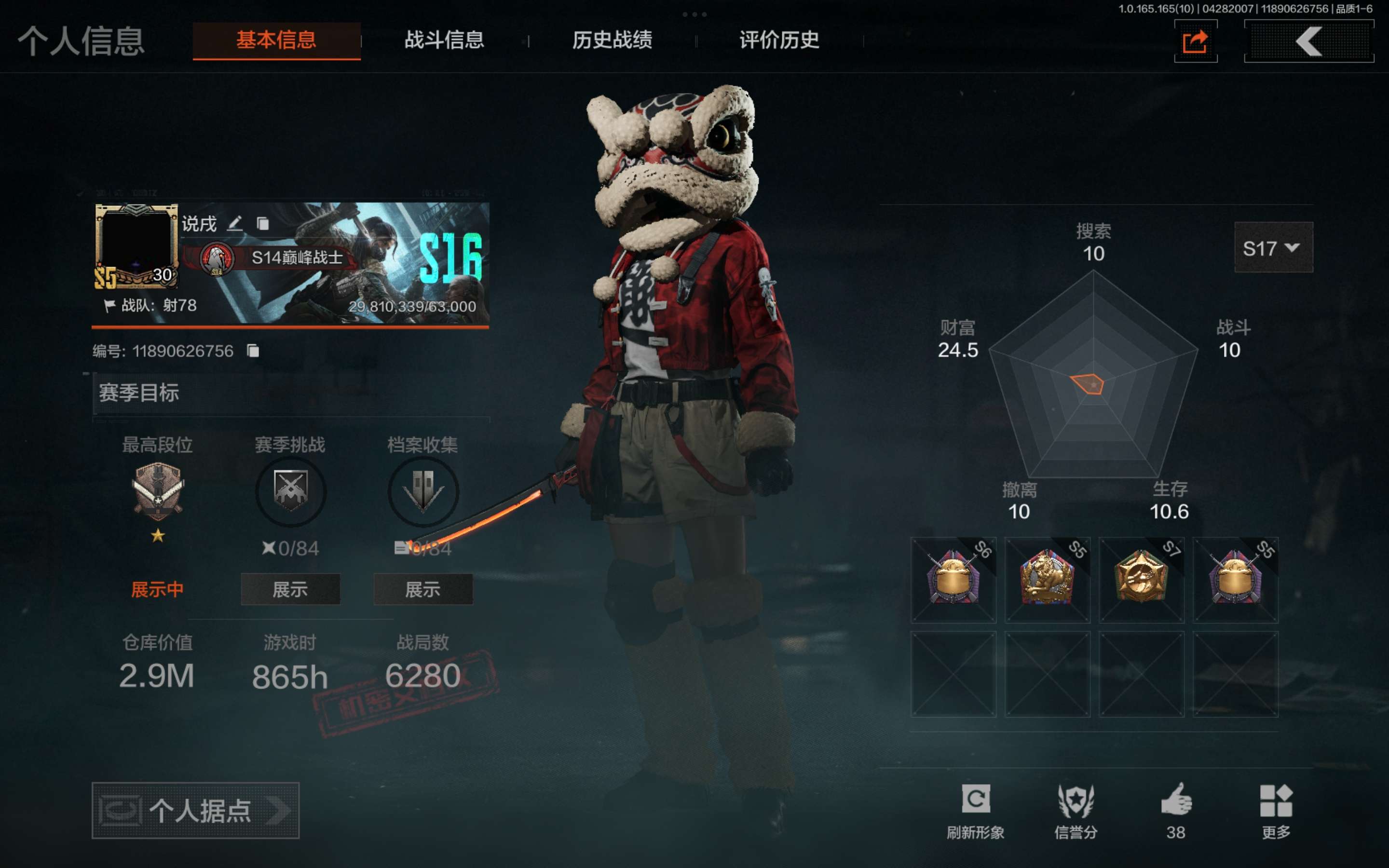Select the S7 gold star medal
The width and height of the screenshot is (1389, 868).
click(1141, 580)
